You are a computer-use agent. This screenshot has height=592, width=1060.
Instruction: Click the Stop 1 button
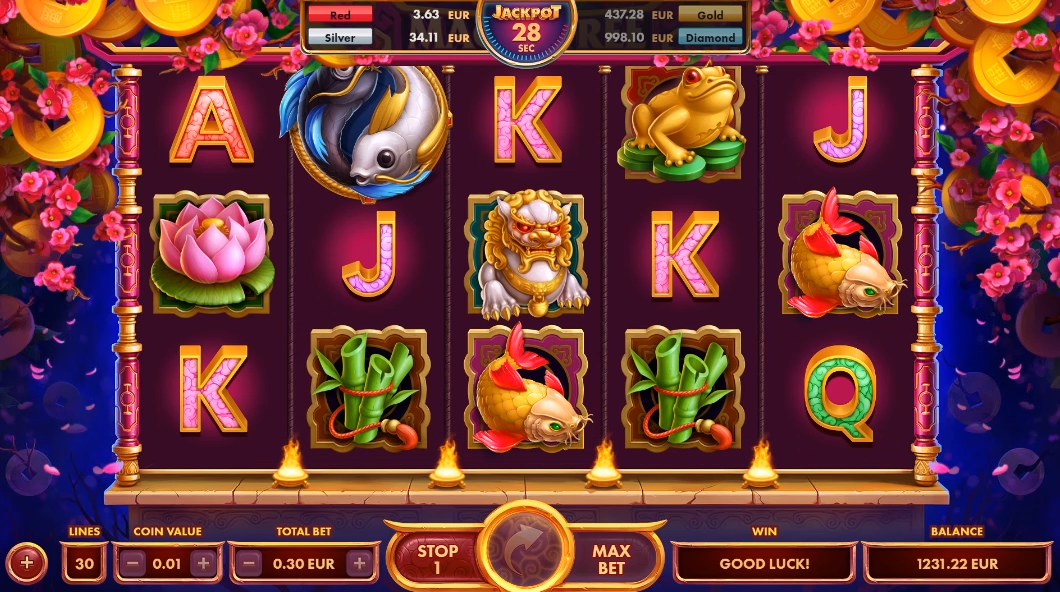point(437,559)
